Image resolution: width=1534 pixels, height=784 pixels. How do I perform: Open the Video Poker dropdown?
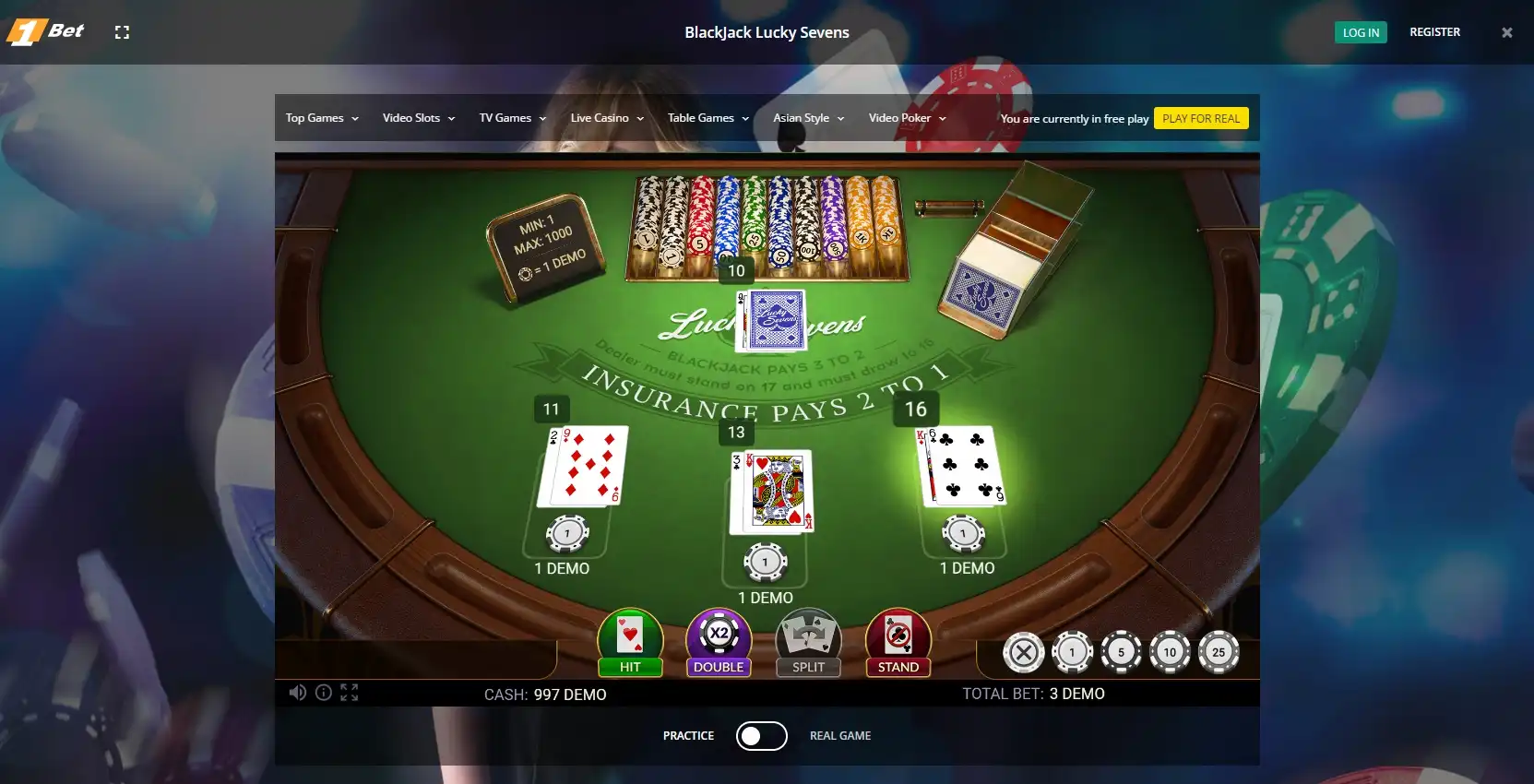(x=907, y=118)
